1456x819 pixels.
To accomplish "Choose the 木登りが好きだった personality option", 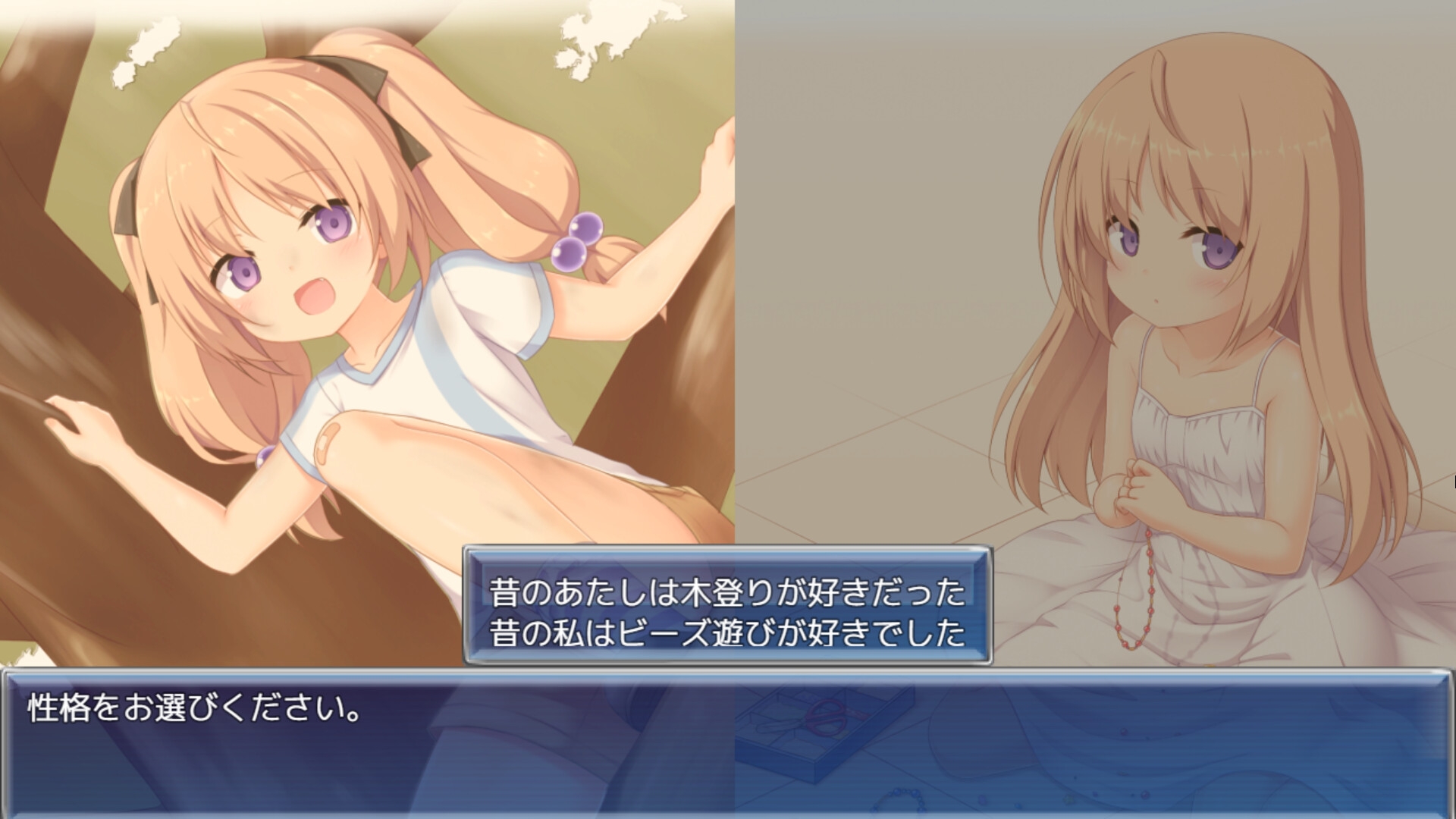I will click(726, 592).
